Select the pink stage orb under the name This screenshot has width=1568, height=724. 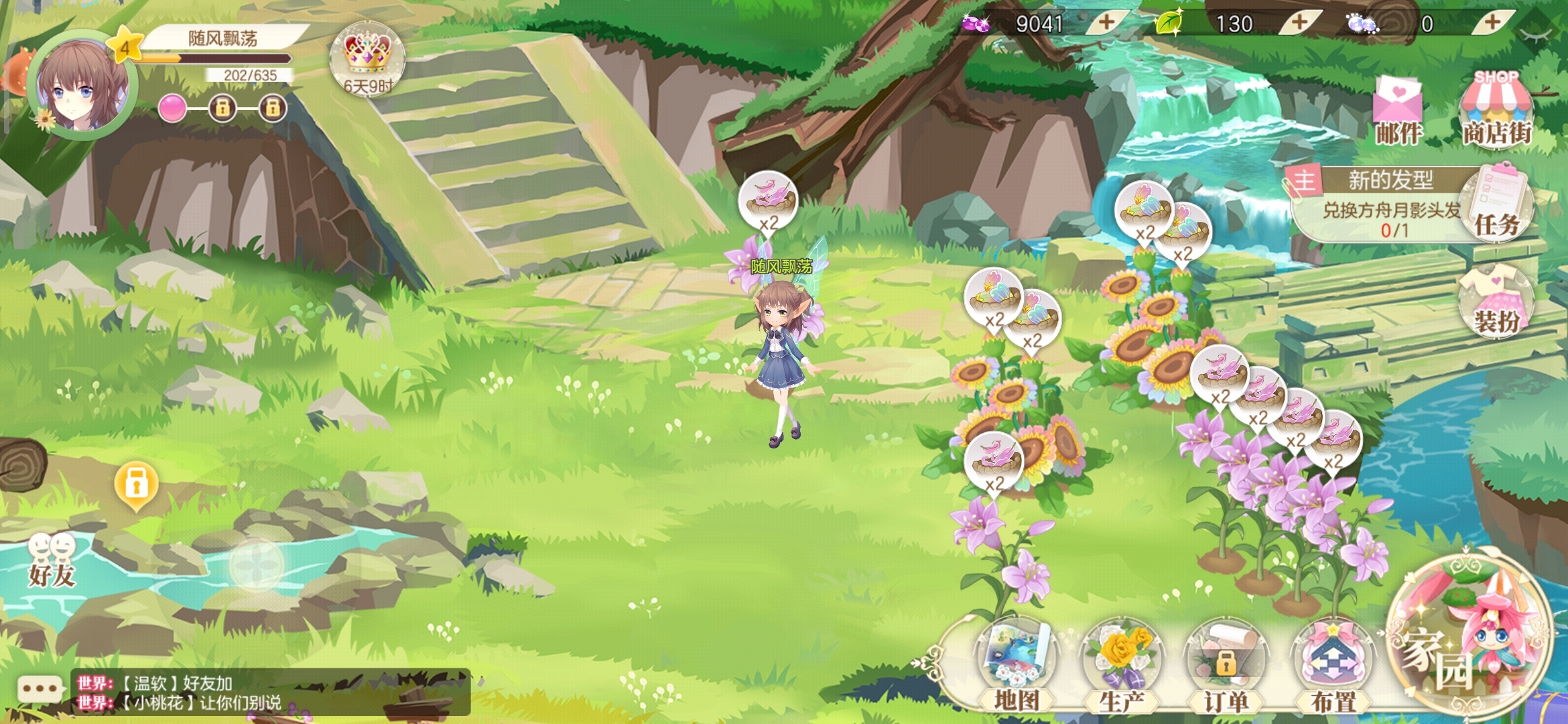172,108
